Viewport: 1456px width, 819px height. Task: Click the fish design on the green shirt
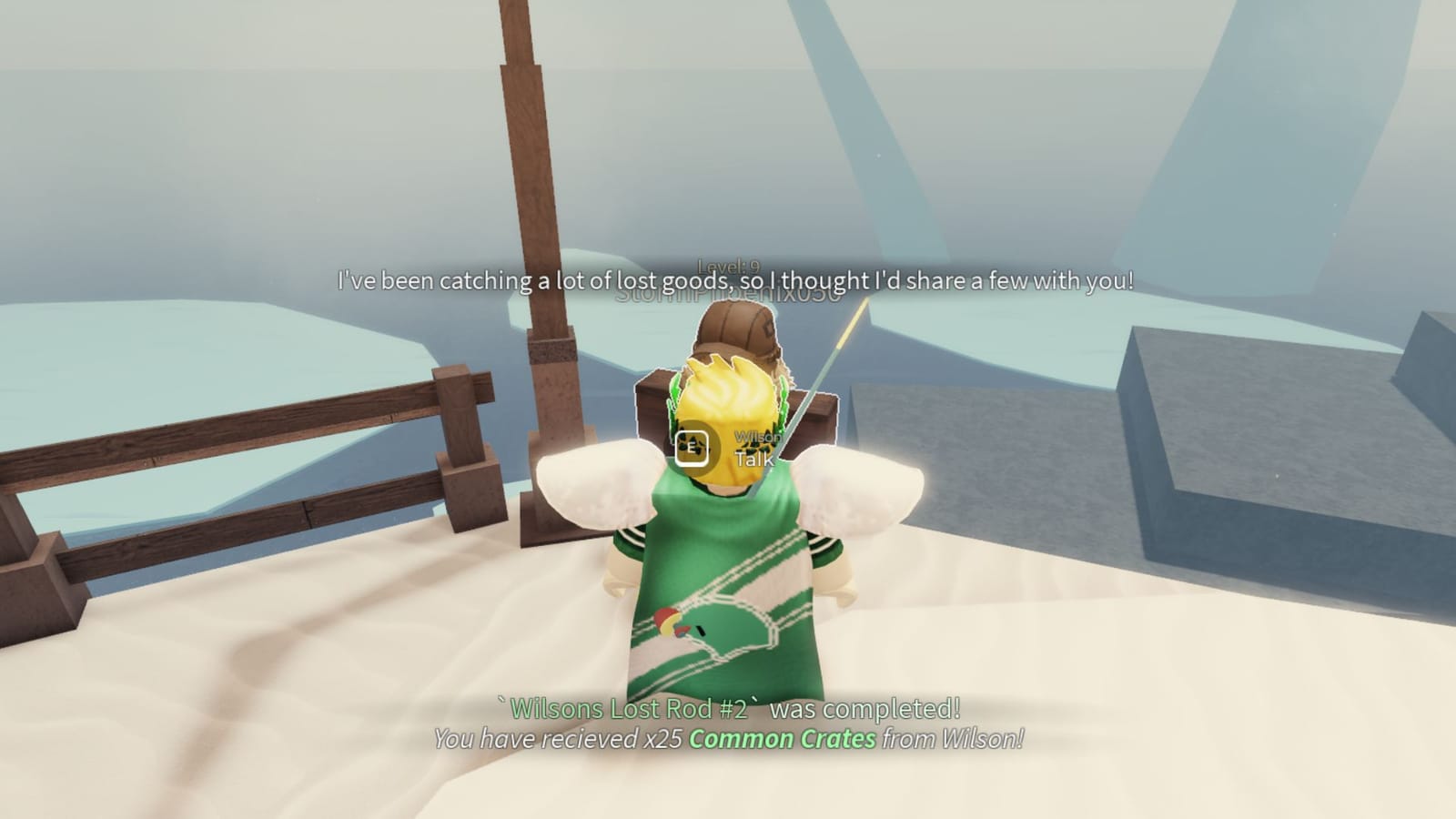pos(678,623)
